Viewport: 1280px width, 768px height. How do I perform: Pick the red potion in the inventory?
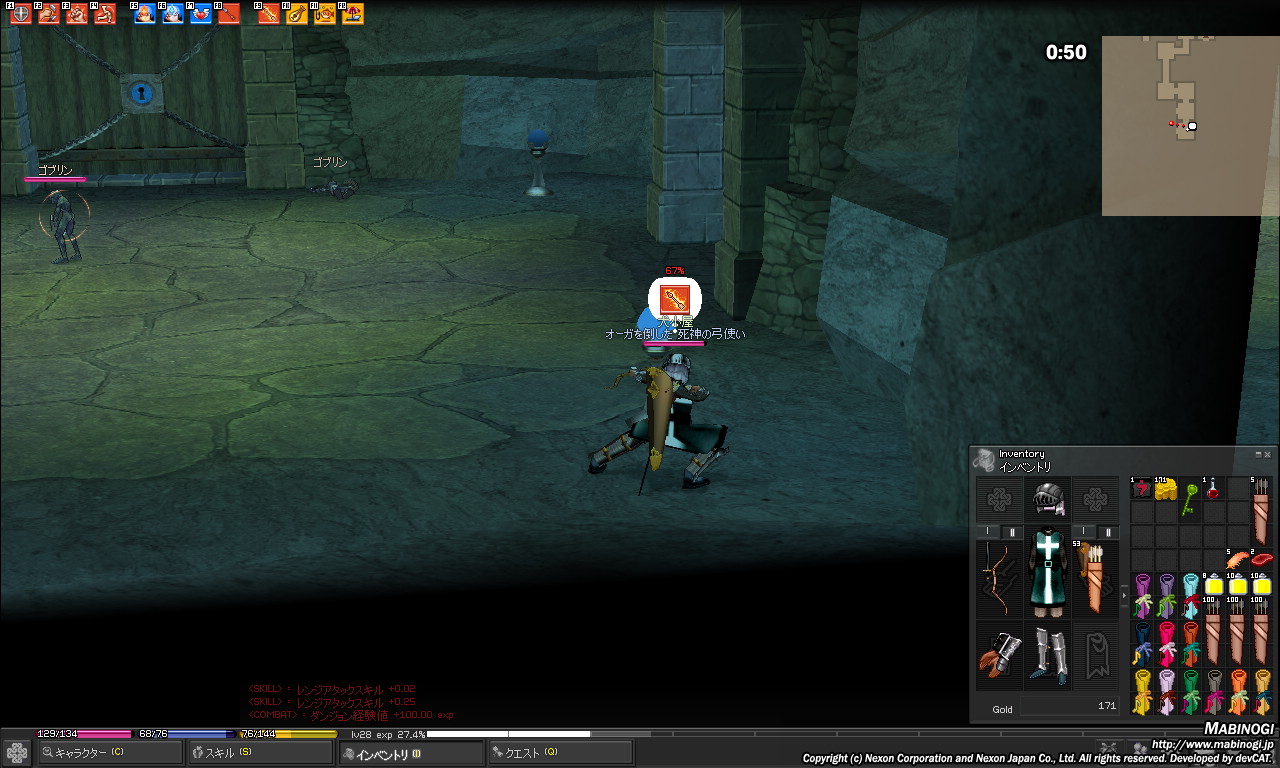pos(1213,488)
